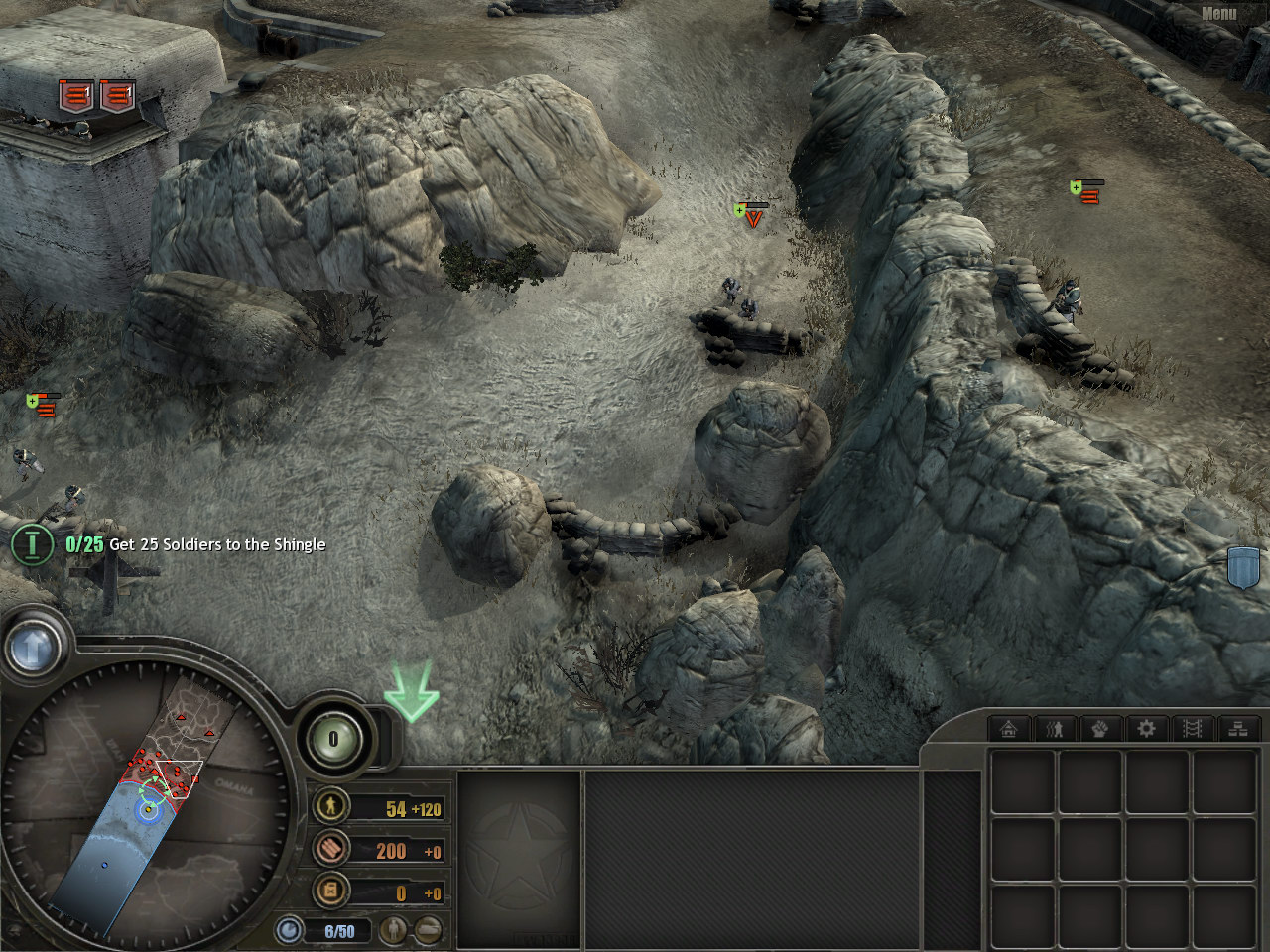This screenshot has height=952, width=1270.
Task: Select the barbed wire fence tab icon
Action: click(1193, 729)
